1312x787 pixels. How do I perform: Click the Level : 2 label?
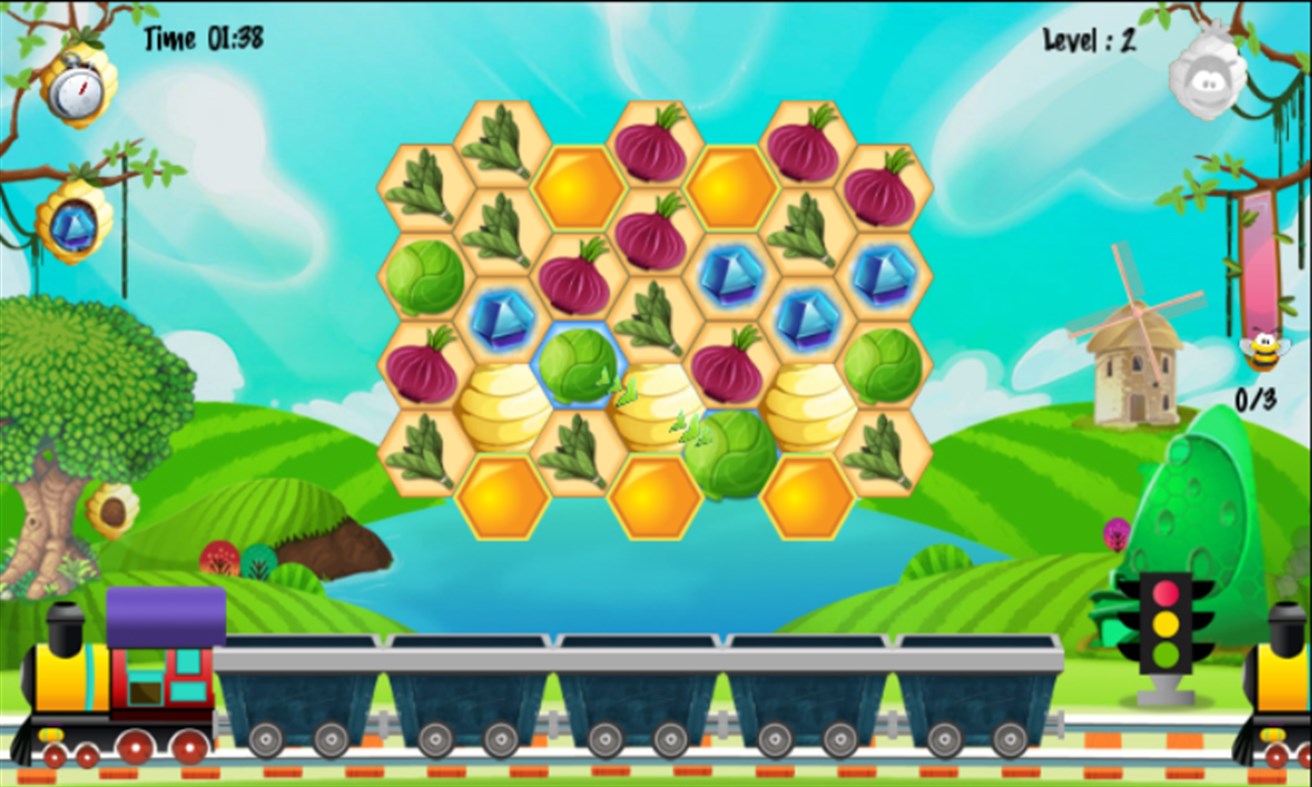(1092, 41)
